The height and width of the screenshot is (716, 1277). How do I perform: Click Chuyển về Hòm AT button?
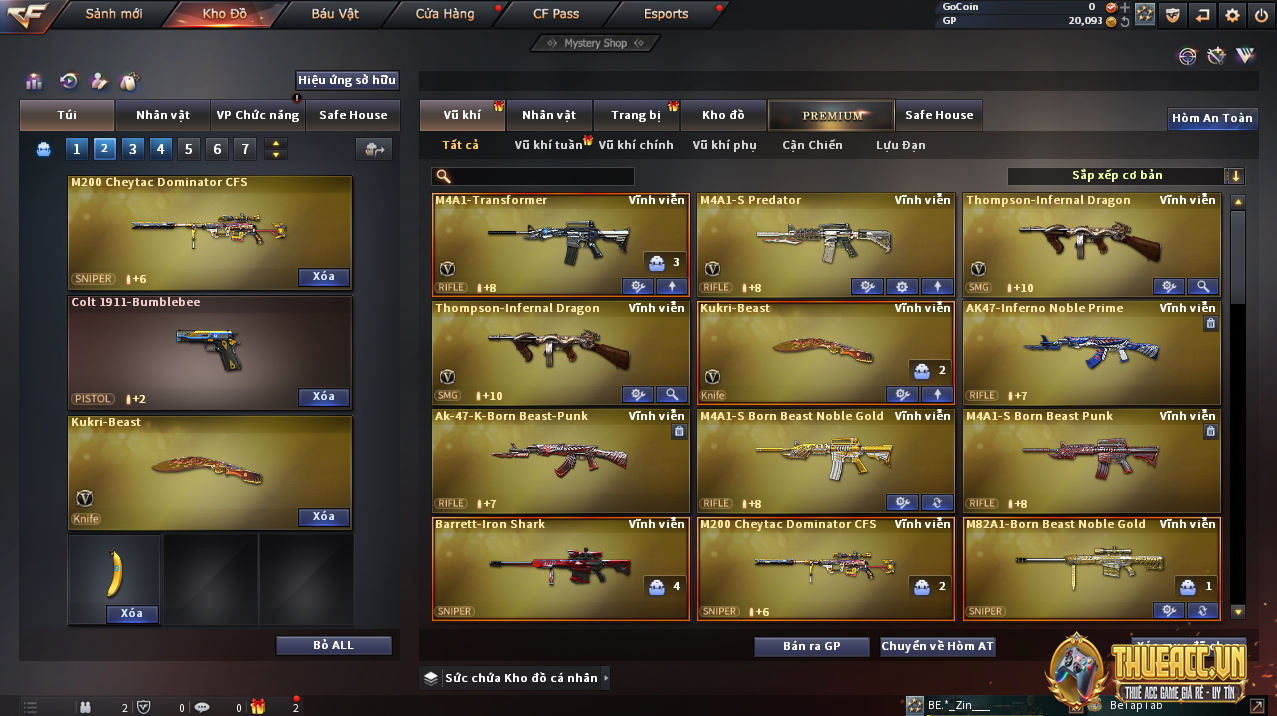(x=937, y=647)
